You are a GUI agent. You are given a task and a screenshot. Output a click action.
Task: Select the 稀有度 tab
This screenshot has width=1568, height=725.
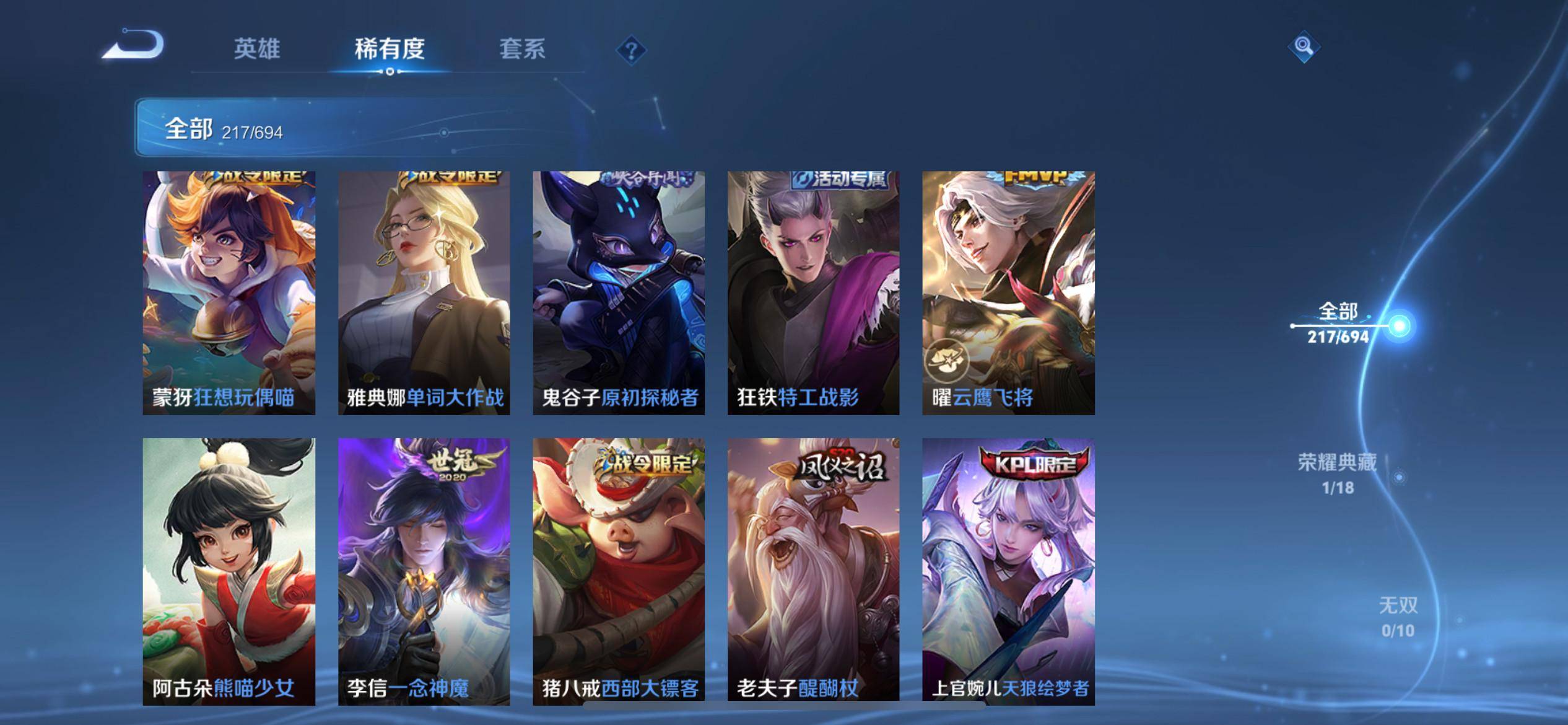point(390,49)
